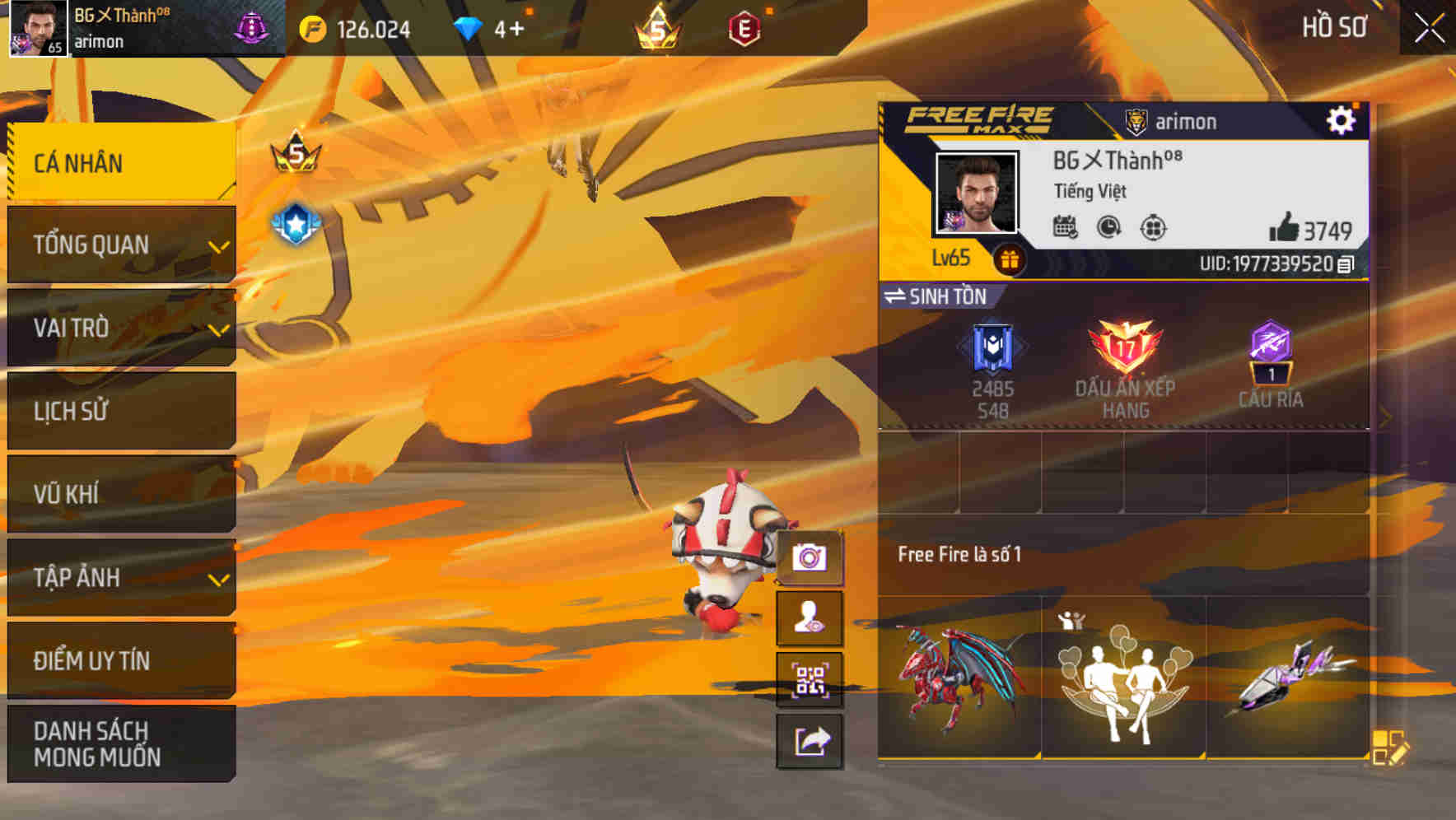This screenshot has height=820, width=1456.
Task: Expand the TẬP ẢNH section
Action: click(x=121, y=578)
